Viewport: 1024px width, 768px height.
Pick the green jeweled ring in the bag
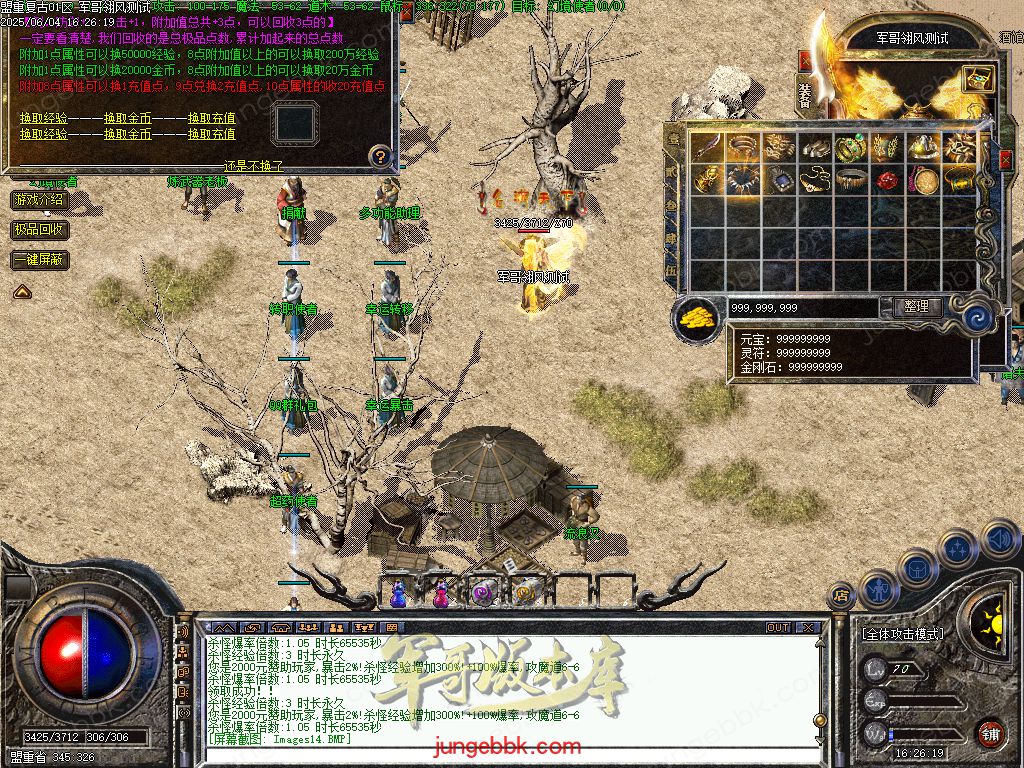tap(850, 148)
